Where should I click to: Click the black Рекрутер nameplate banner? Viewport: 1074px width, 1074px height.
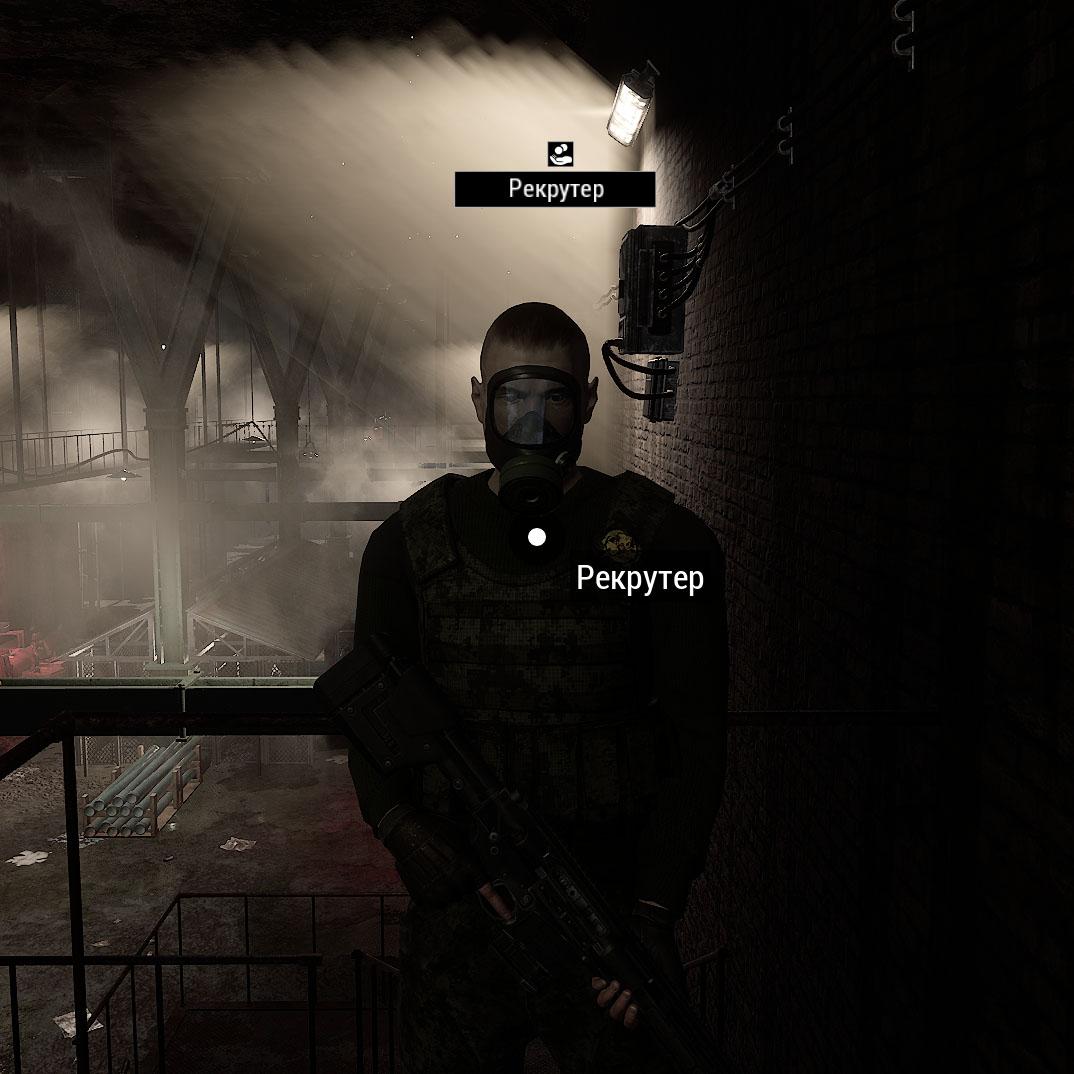pyautogui.click(x=555, y=189)
